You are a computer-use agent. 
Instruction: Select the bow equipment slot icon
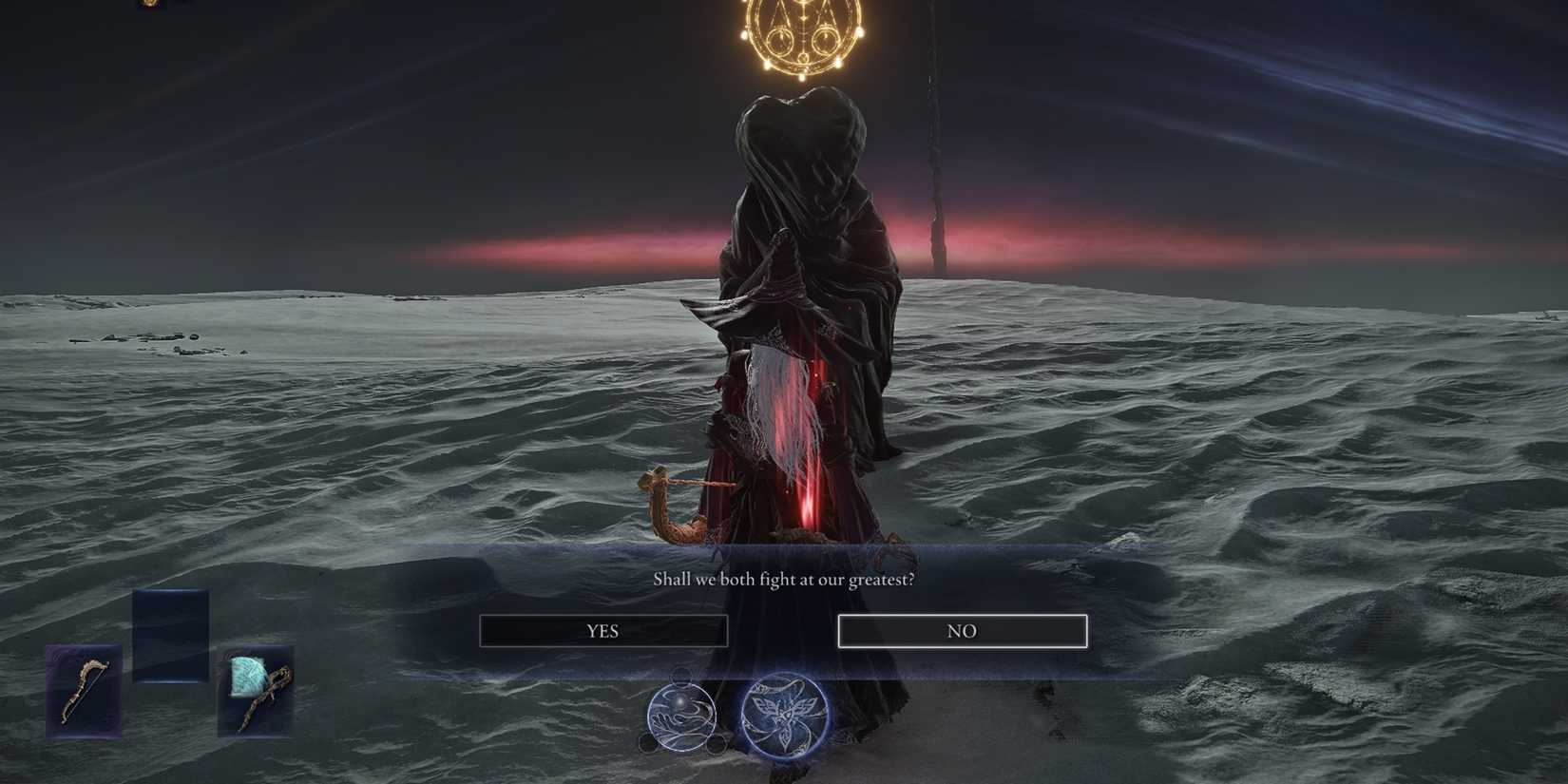click(x=84, y=692)
